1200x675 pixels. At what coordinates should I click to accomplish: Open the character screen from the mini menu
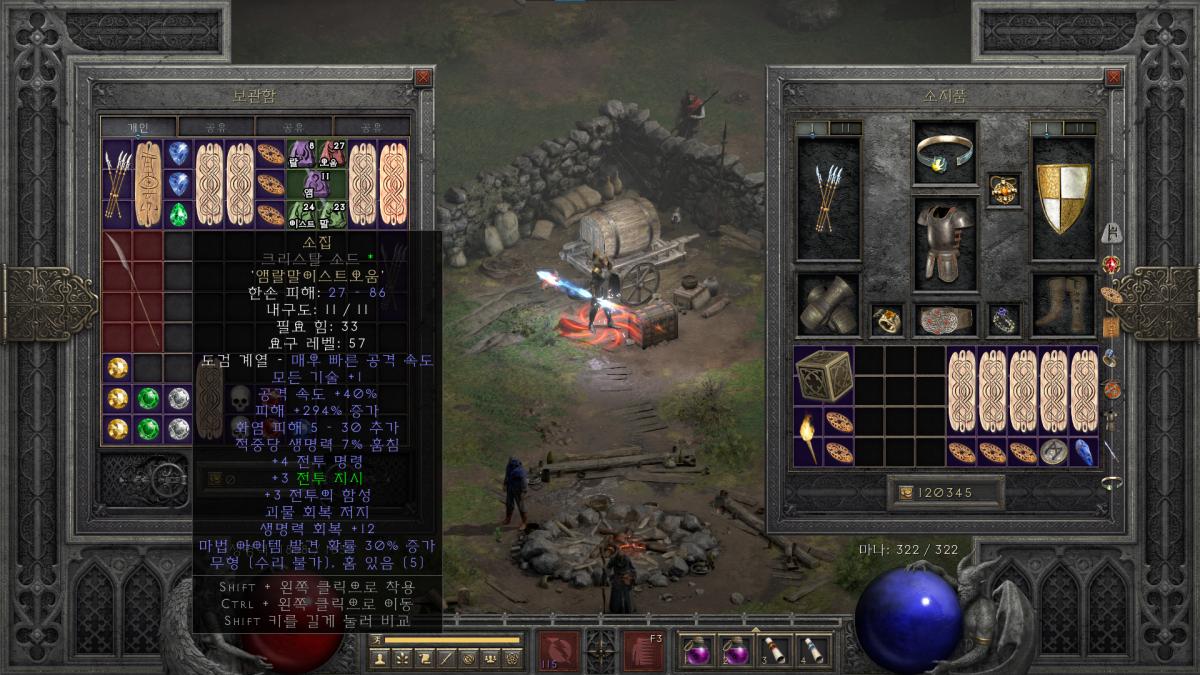[379, 658]
